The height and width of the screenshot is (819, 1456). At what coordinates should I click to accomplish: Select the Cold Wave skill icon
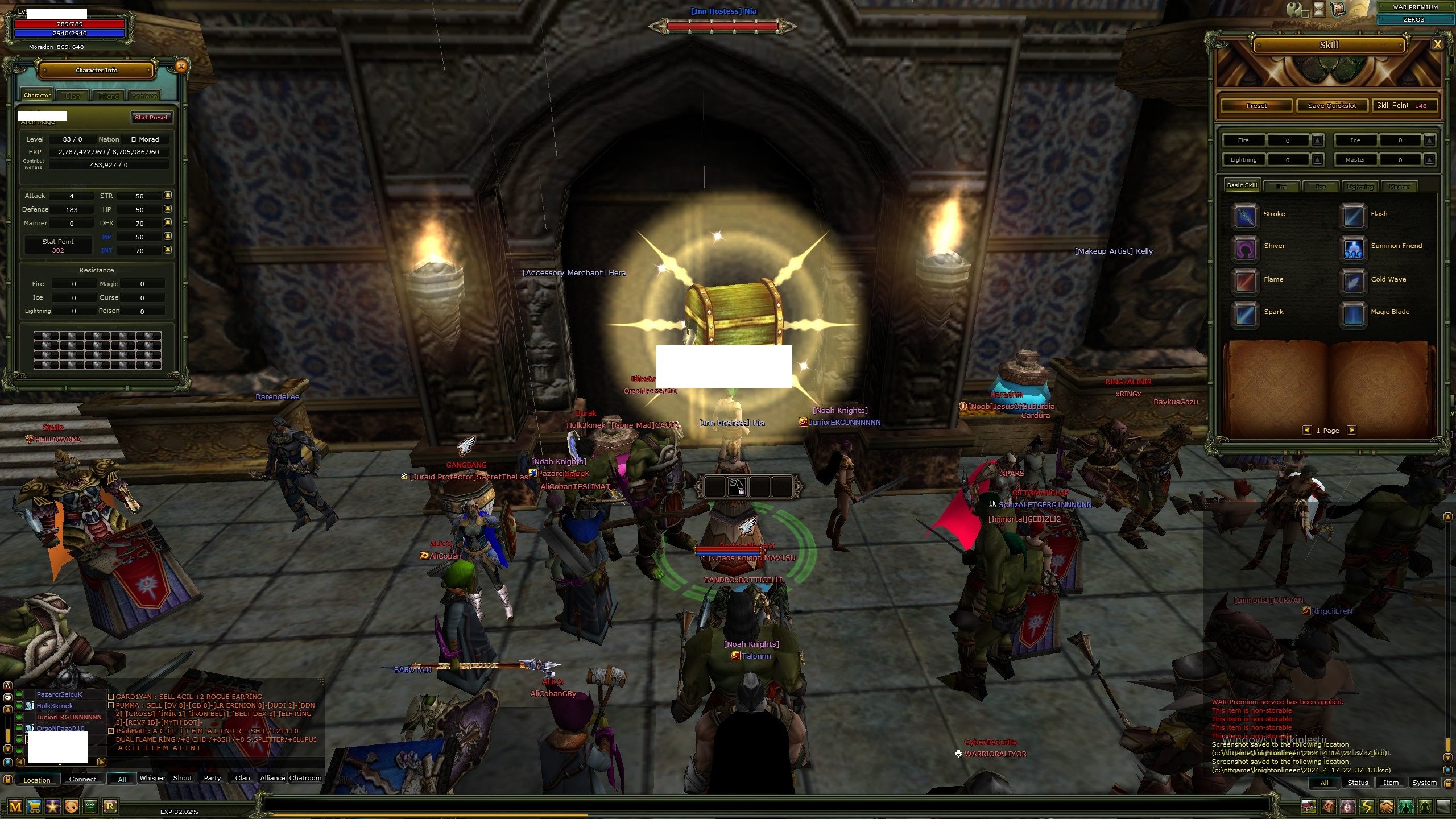(x=1352, y=282)
